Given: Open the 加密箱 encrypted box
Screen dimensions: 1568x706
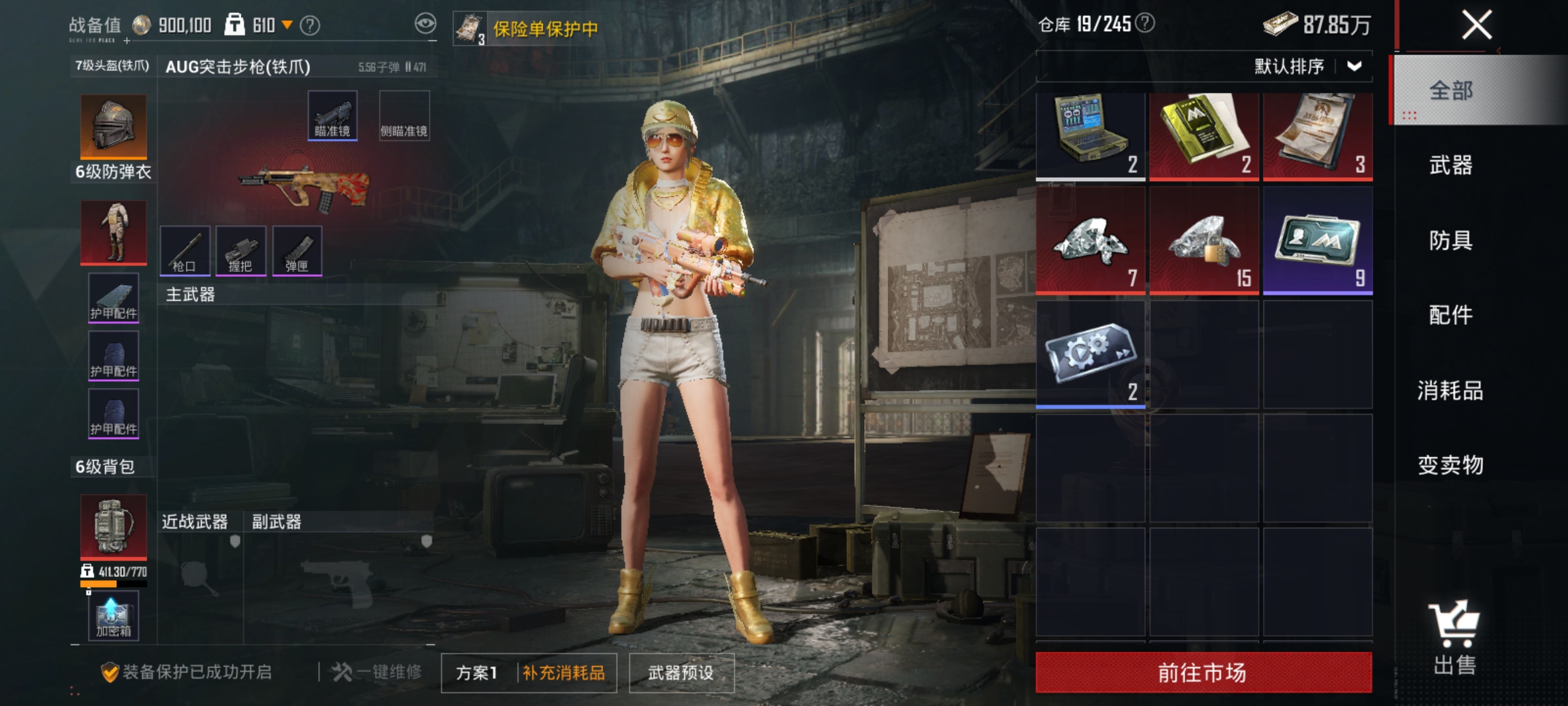Looking at the screenshot, I should click(x=112, y=614).
